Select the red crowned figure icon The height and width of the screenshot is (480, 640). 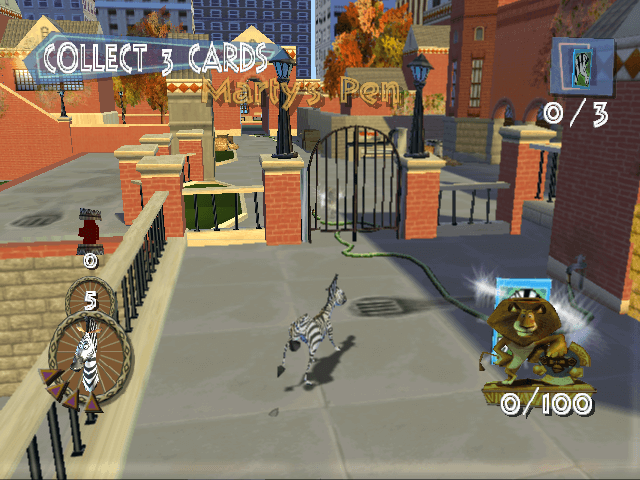[89, 228]
